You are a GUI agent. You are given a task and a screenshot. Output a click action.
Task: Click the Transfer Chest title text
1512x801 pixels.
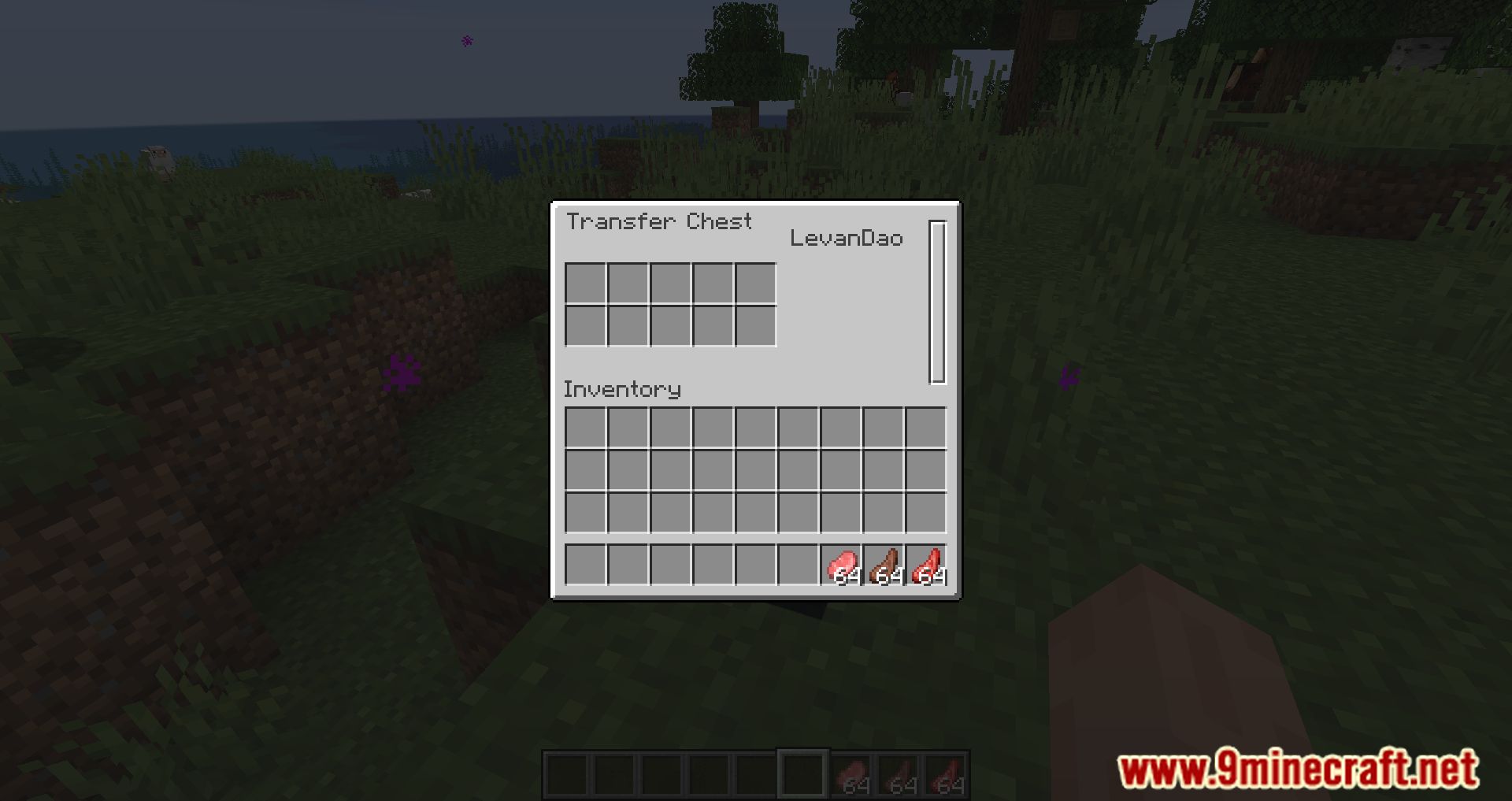[660, 222]
